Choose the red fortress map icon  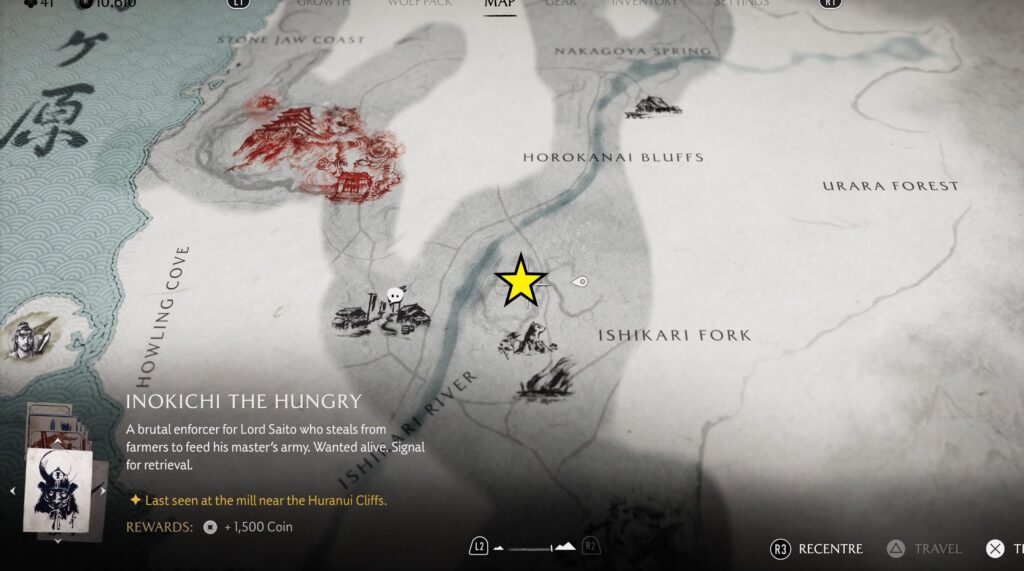(x=316, y=150)
